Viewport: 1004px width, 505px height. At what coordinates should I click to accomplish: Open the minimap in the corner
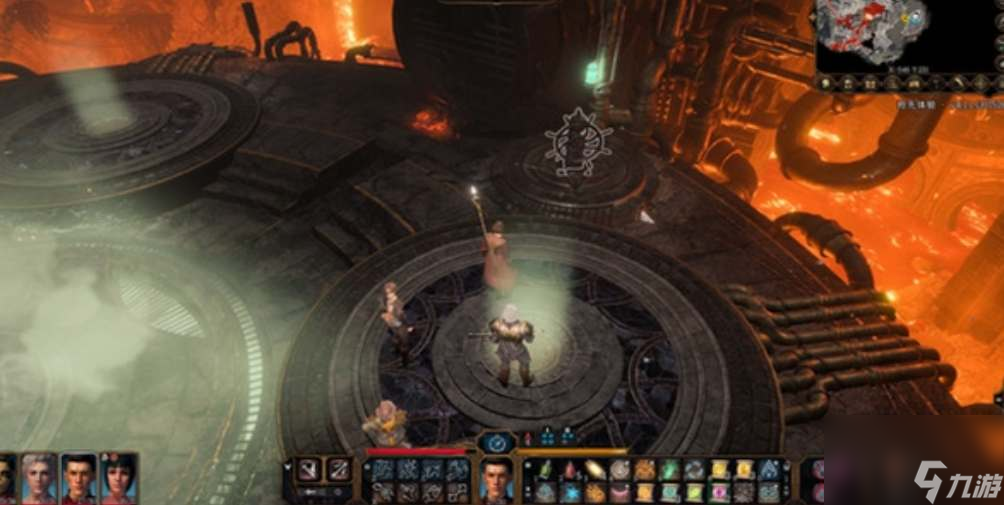(881, 35)
